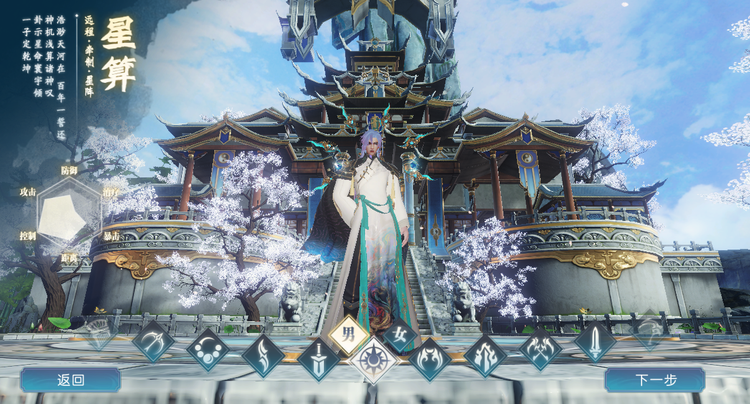The height and width of the screenshot is (404, 750).
Task: Select the horned mask class icon
Action: (x=431, y=360)
